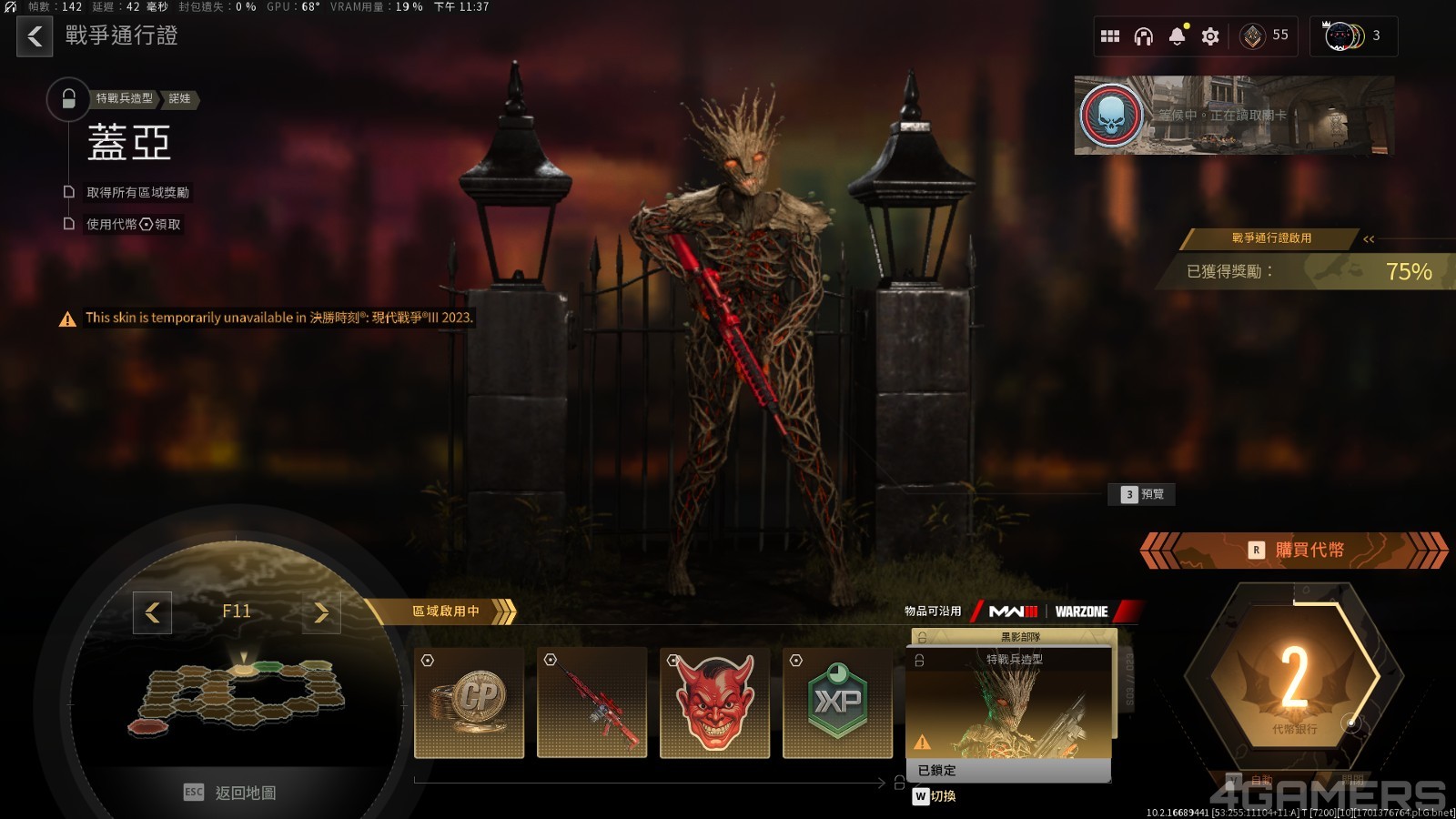Go back using the top-left arrow
This screenshot has width=1456, height=819.
35,36
